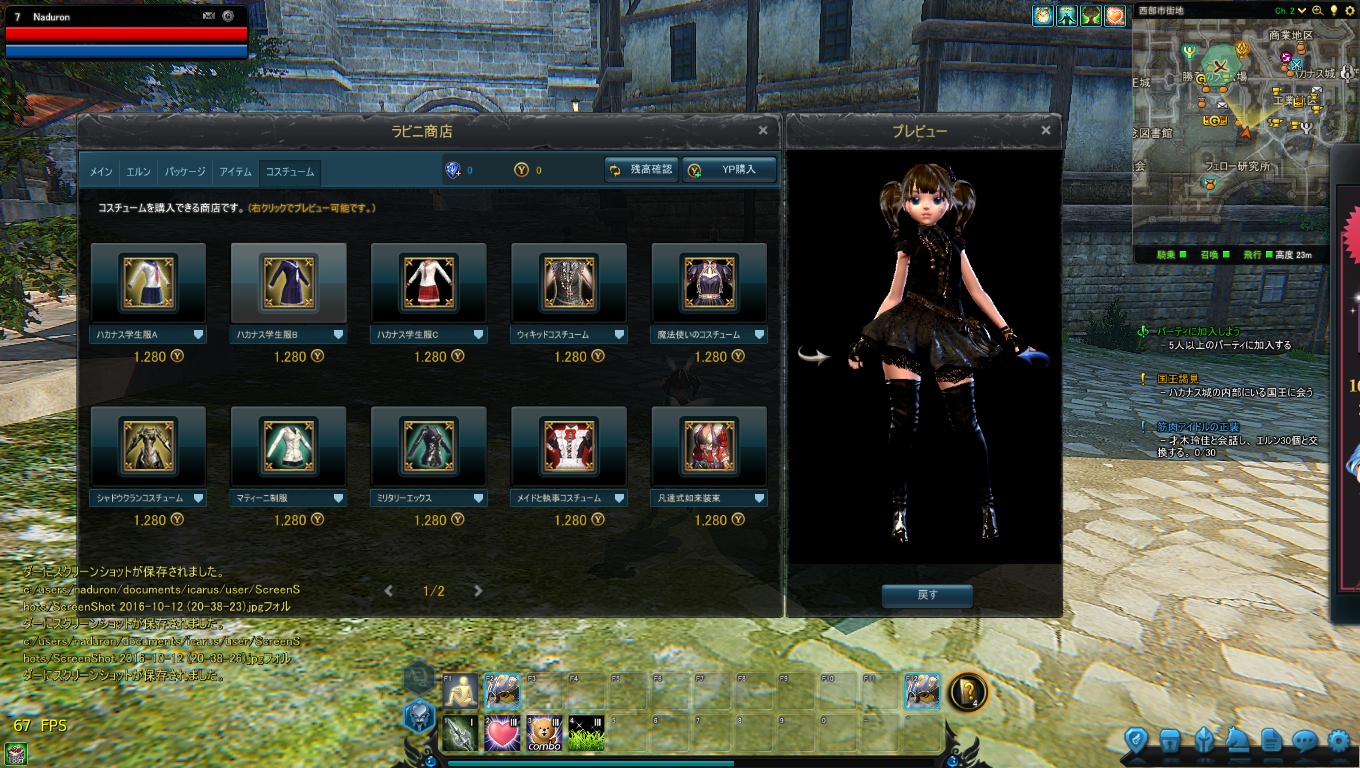Use the teddy bear combo skill
Image resolution: width=1360 pixels, height=768 pixels.
(544, 734)
